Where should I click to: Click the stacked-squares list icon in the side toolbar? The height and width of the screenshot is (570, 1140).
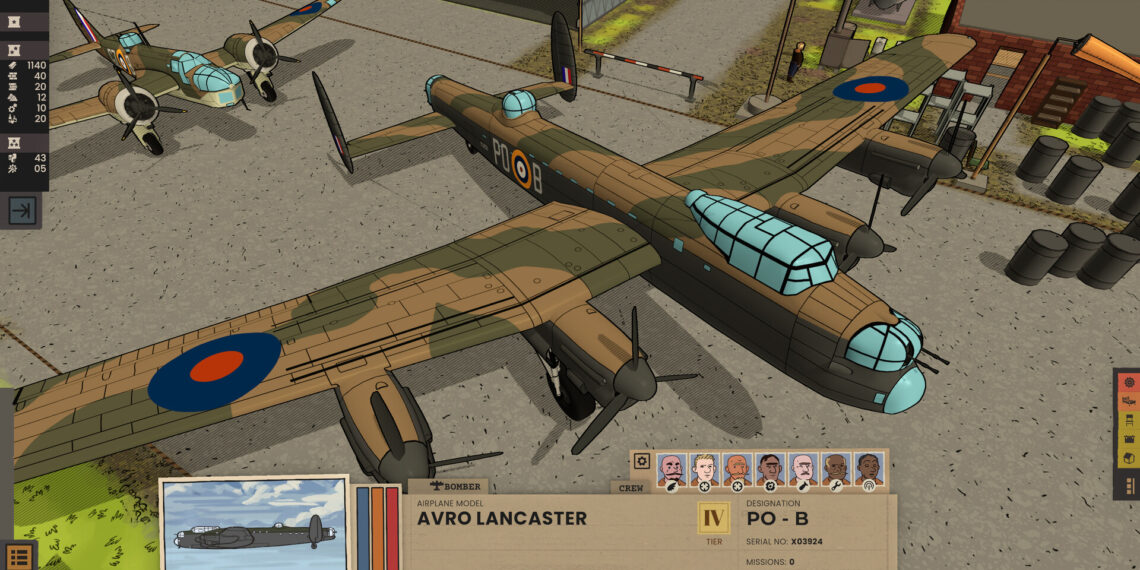click(1129, 485)
